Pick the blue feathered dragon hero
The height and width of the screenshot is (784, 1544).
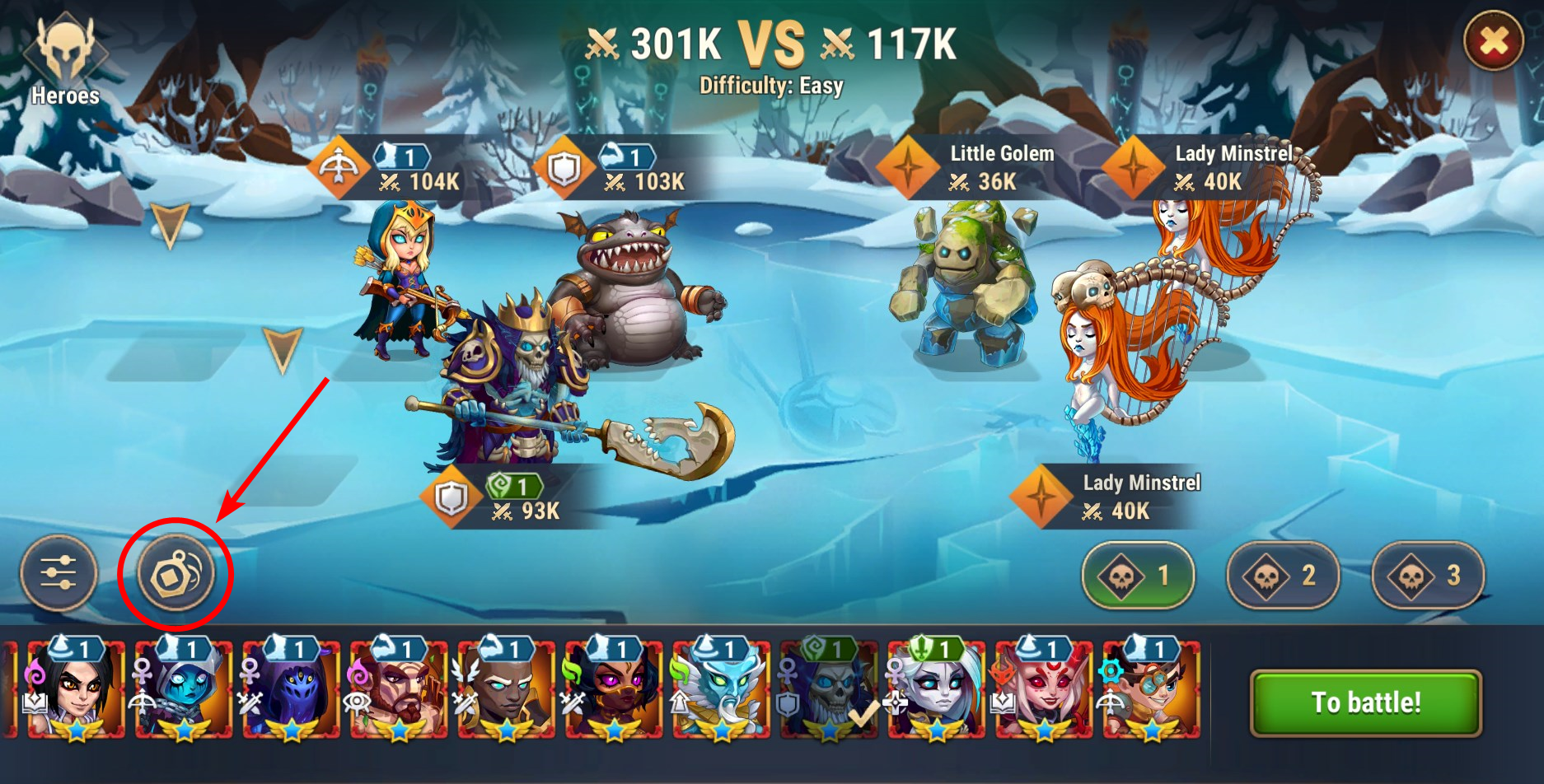pos(721,692)
